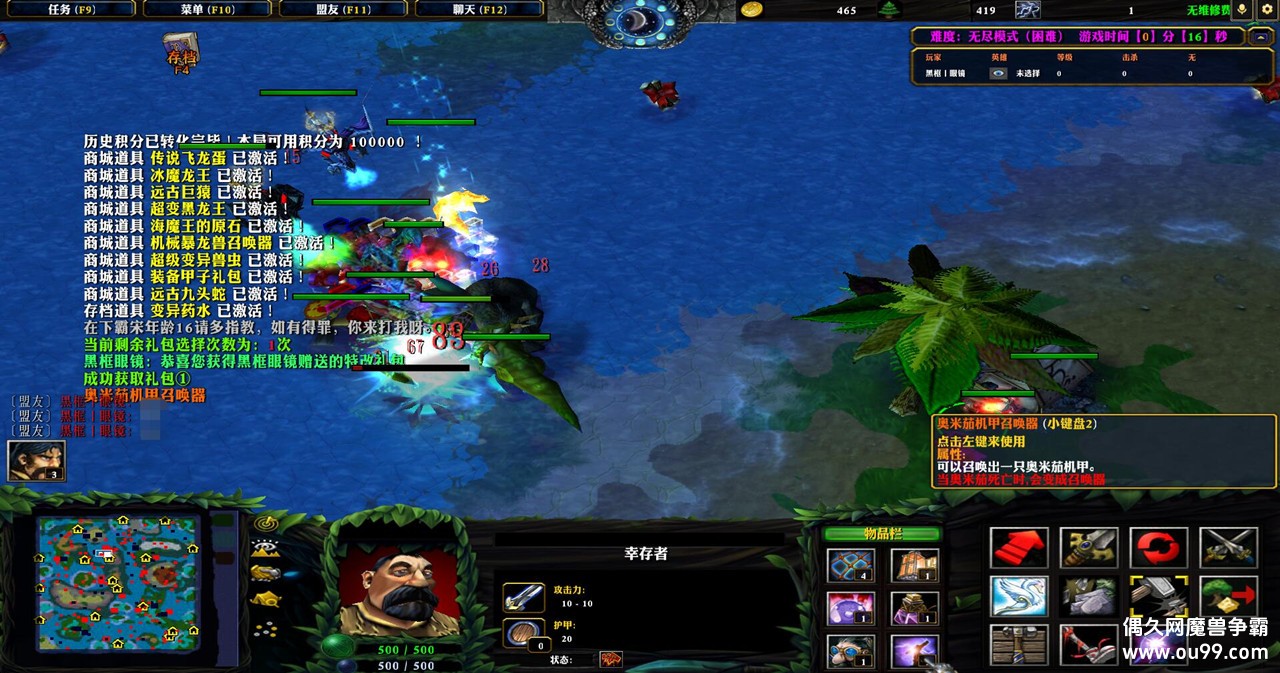1280x673 pixels.
Task: Open the sound options speaker icon
Action: tap(1243, 9)
